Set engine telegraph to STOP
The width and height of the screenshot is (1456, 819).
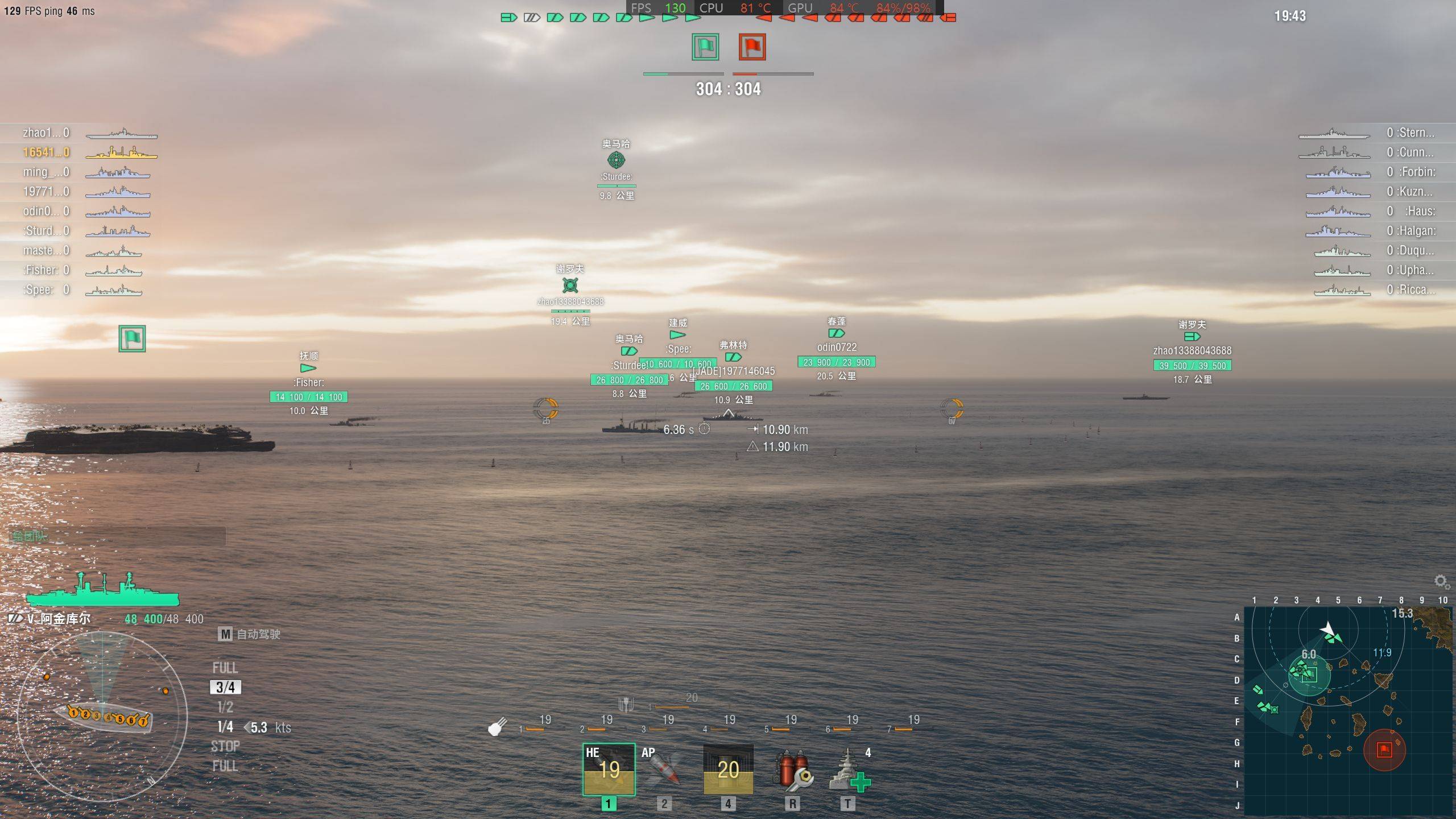point(225,746)
